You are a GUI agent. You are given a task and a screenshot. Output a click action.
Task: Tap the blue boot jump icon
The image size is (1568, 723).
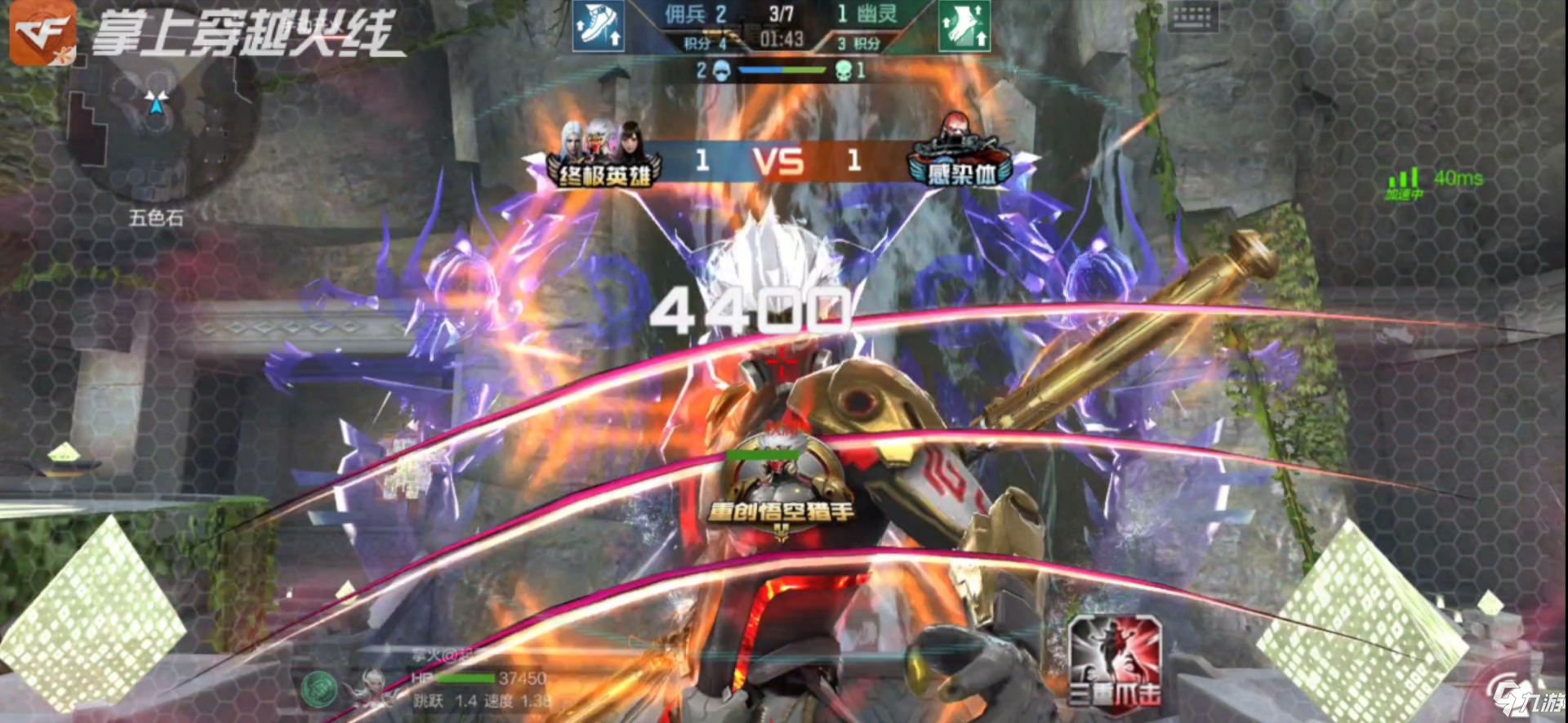click(x=598, y=26)
